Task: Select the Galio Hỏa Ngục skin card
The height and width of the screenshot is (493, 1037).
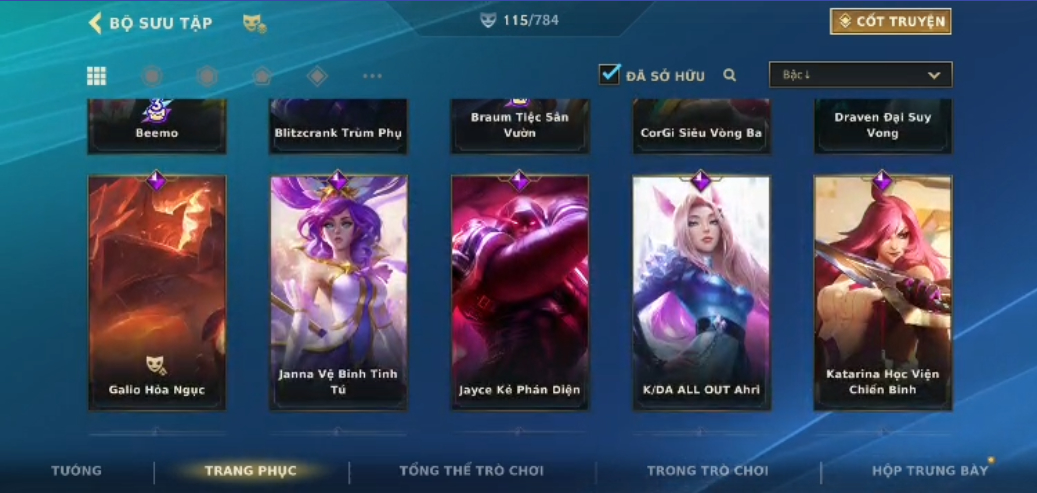Action: [157, 292]
